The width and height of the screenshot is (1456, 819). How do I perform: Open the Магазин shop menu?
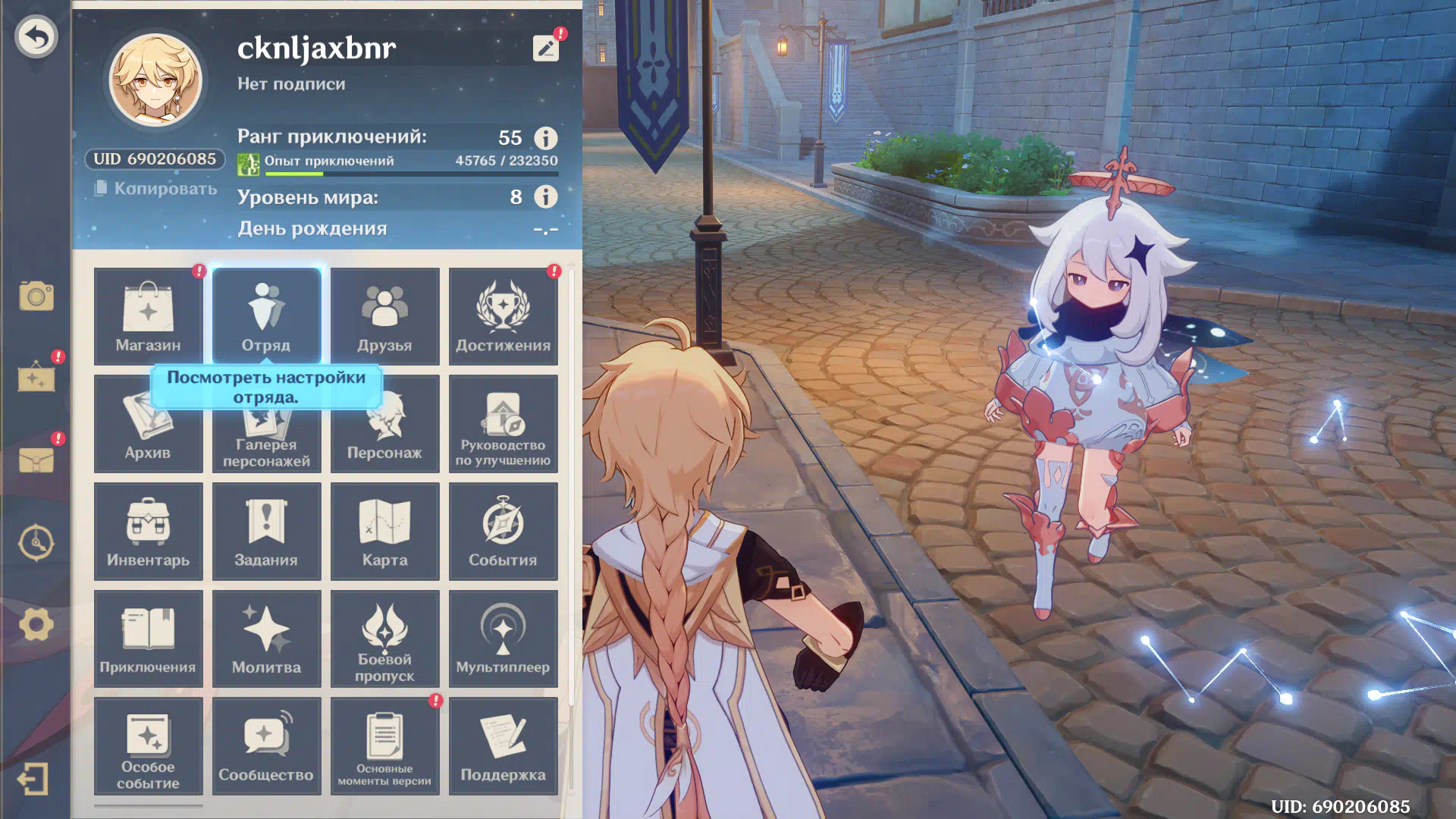point(148,316)
